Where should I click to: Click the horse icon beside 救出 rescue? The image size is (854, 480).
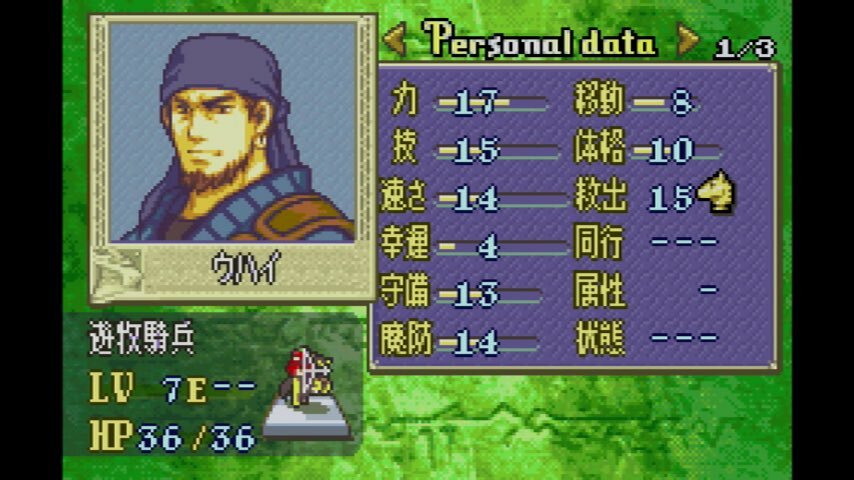[716, 194]
